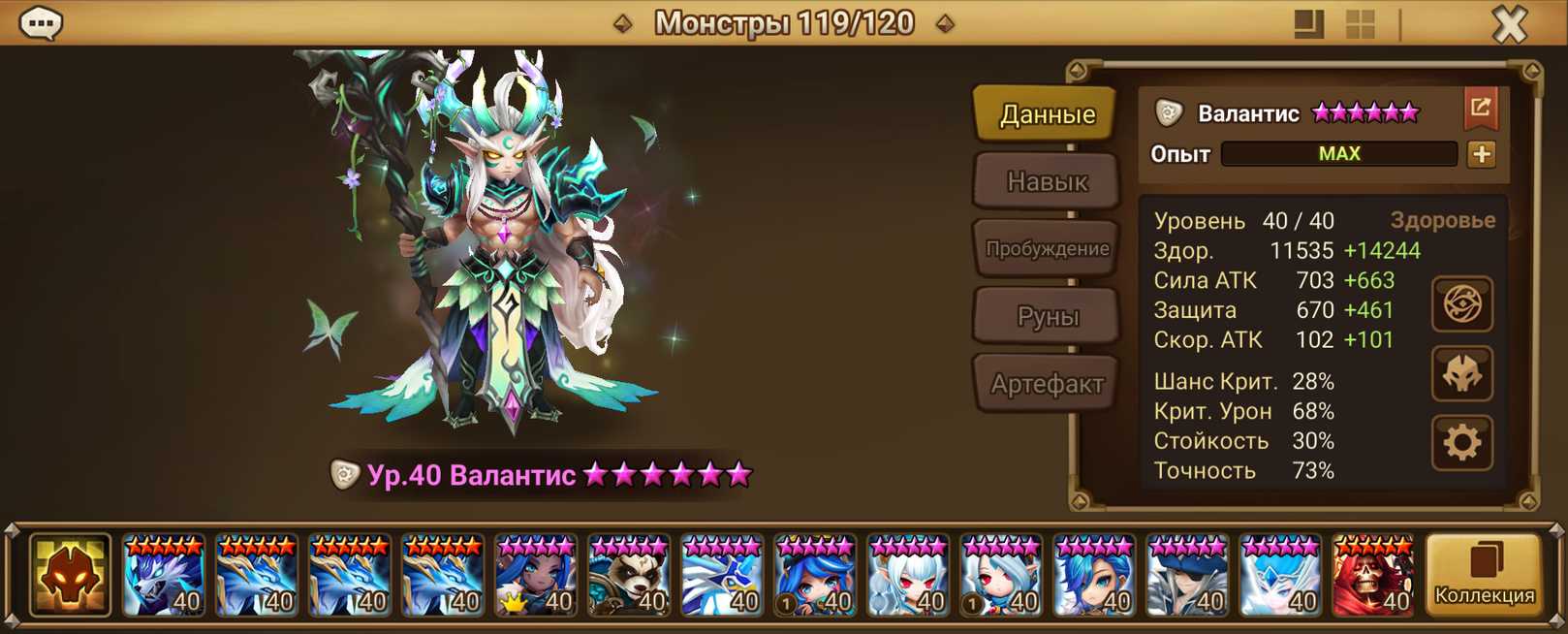Show the Руны tab
Viewport: 1568px width, 634px height.
point(1047,316)
